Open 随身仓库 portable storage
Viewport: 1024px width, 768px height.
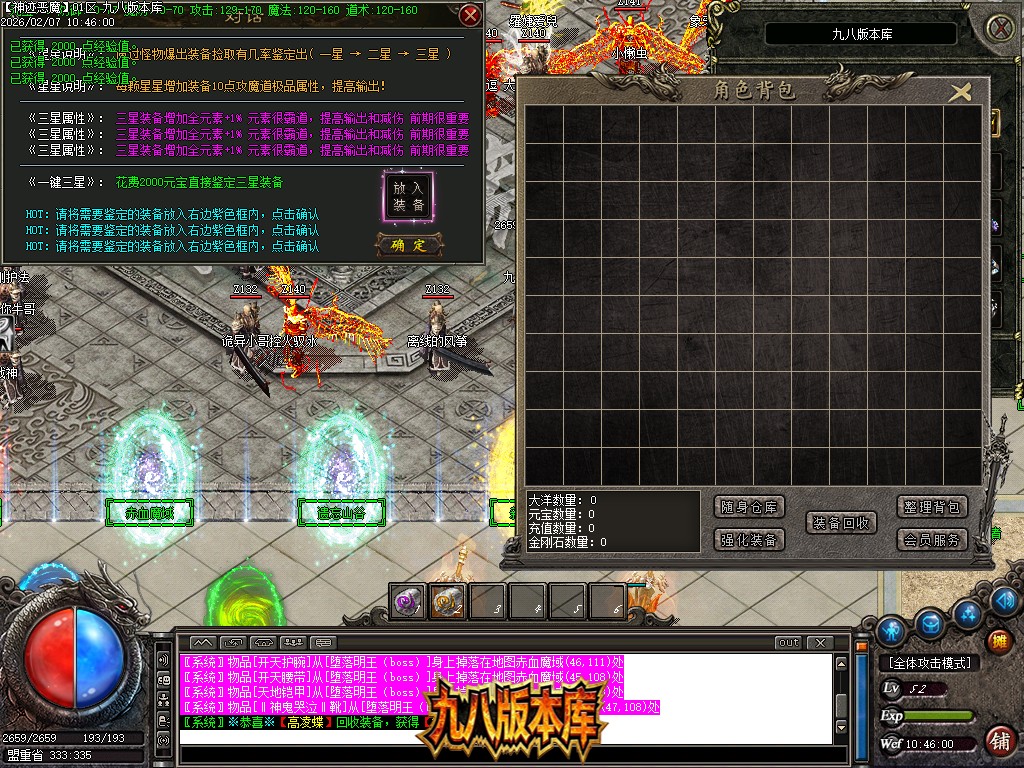(750, 507)
